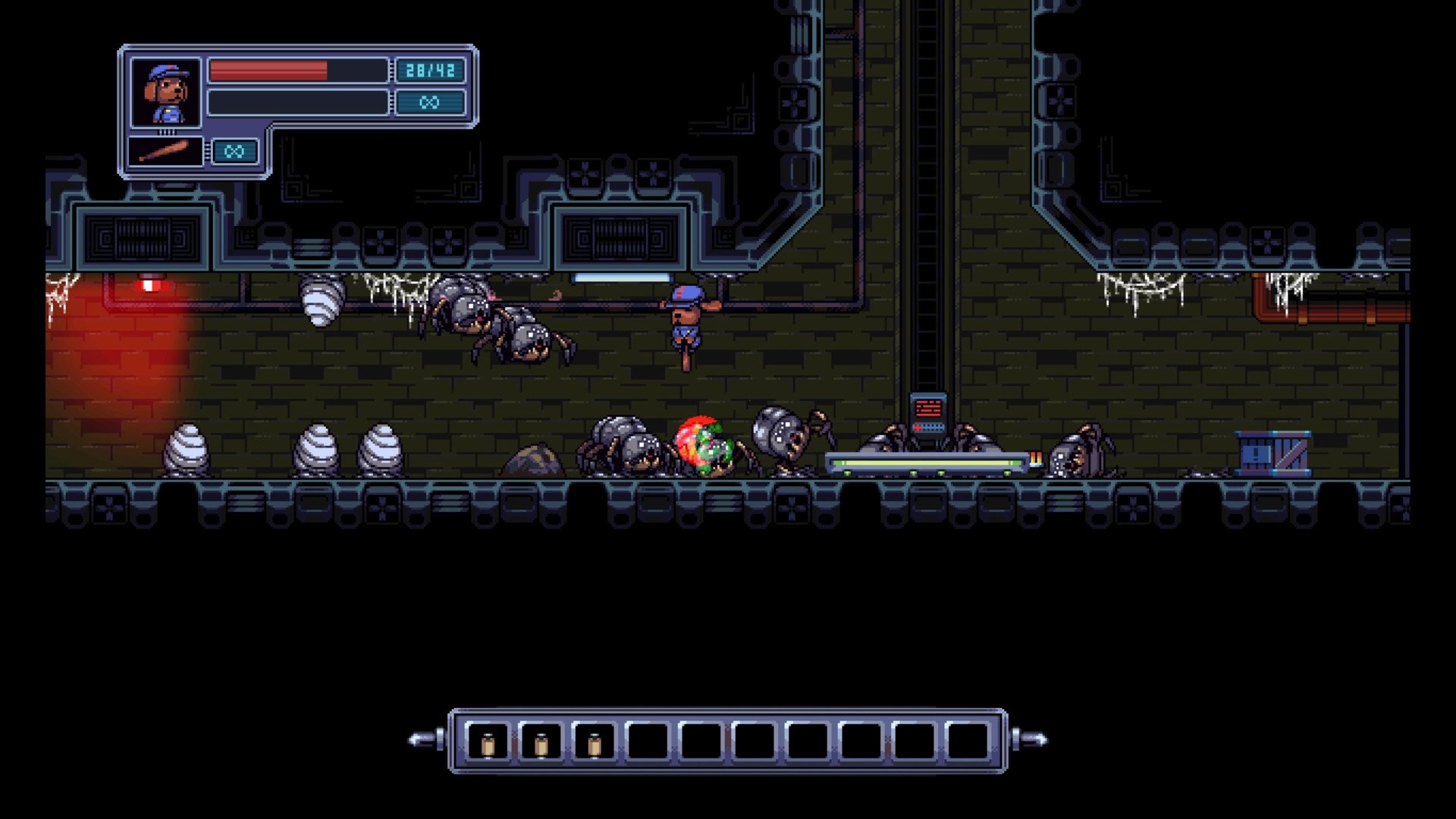
Task: Advance hotbar with the right arrow
Action: [1031, 739]
